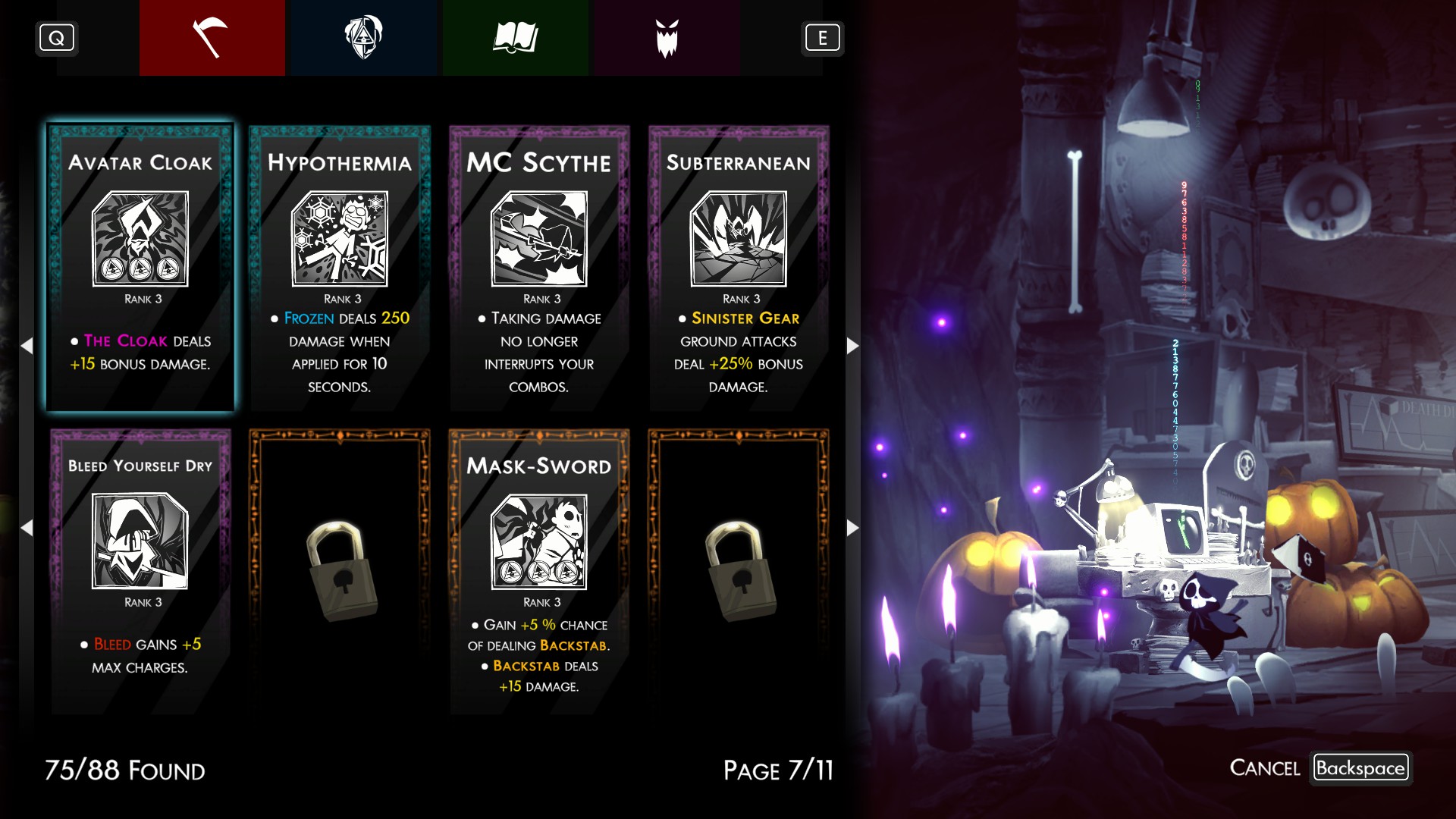The height and width of the screenshot is (819, 1456).
Task: Switch to the open book tab
Action: point(515,38)
